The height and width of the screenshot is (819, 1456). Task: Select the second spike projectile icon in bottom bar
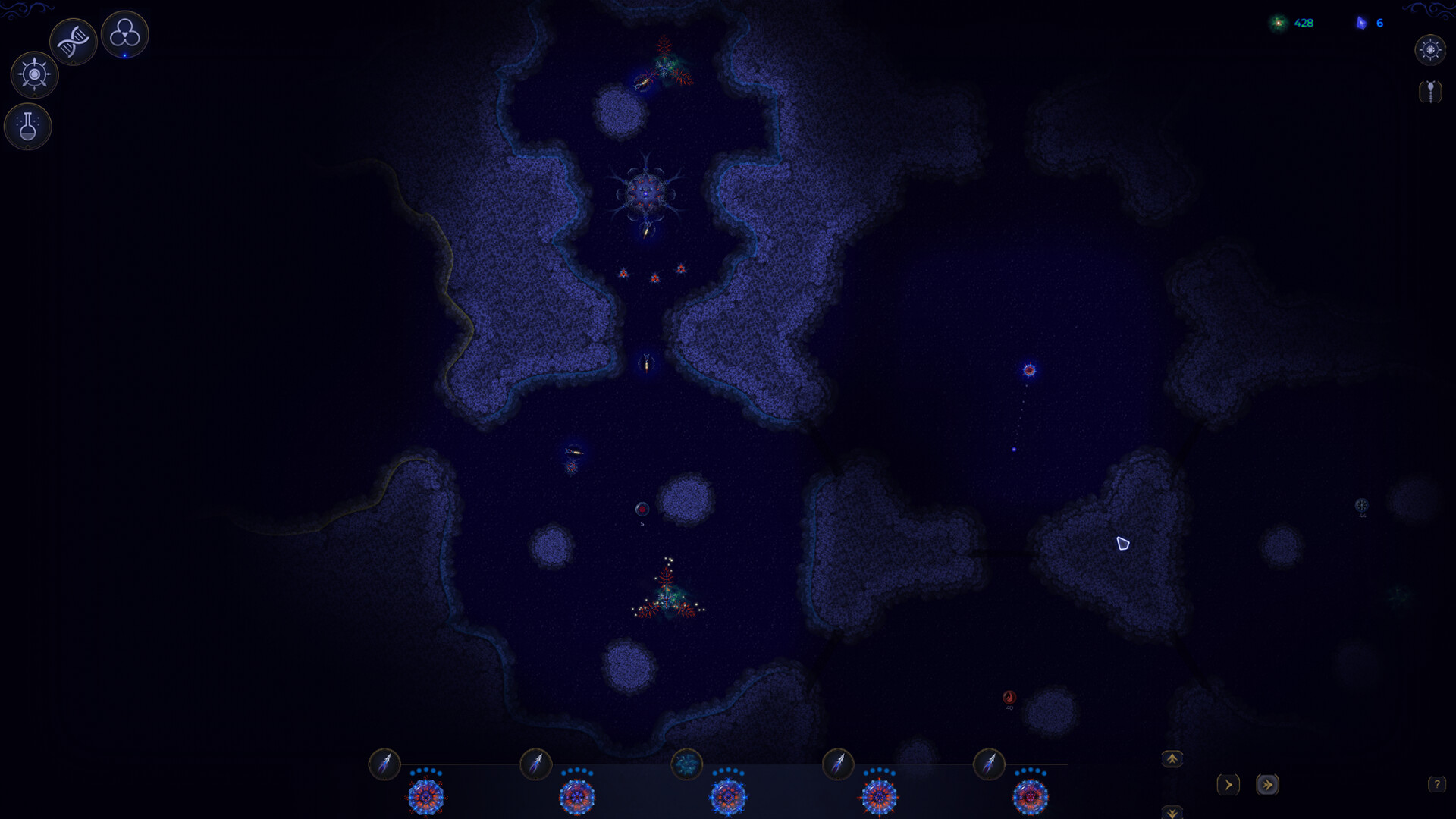(536, 766)
